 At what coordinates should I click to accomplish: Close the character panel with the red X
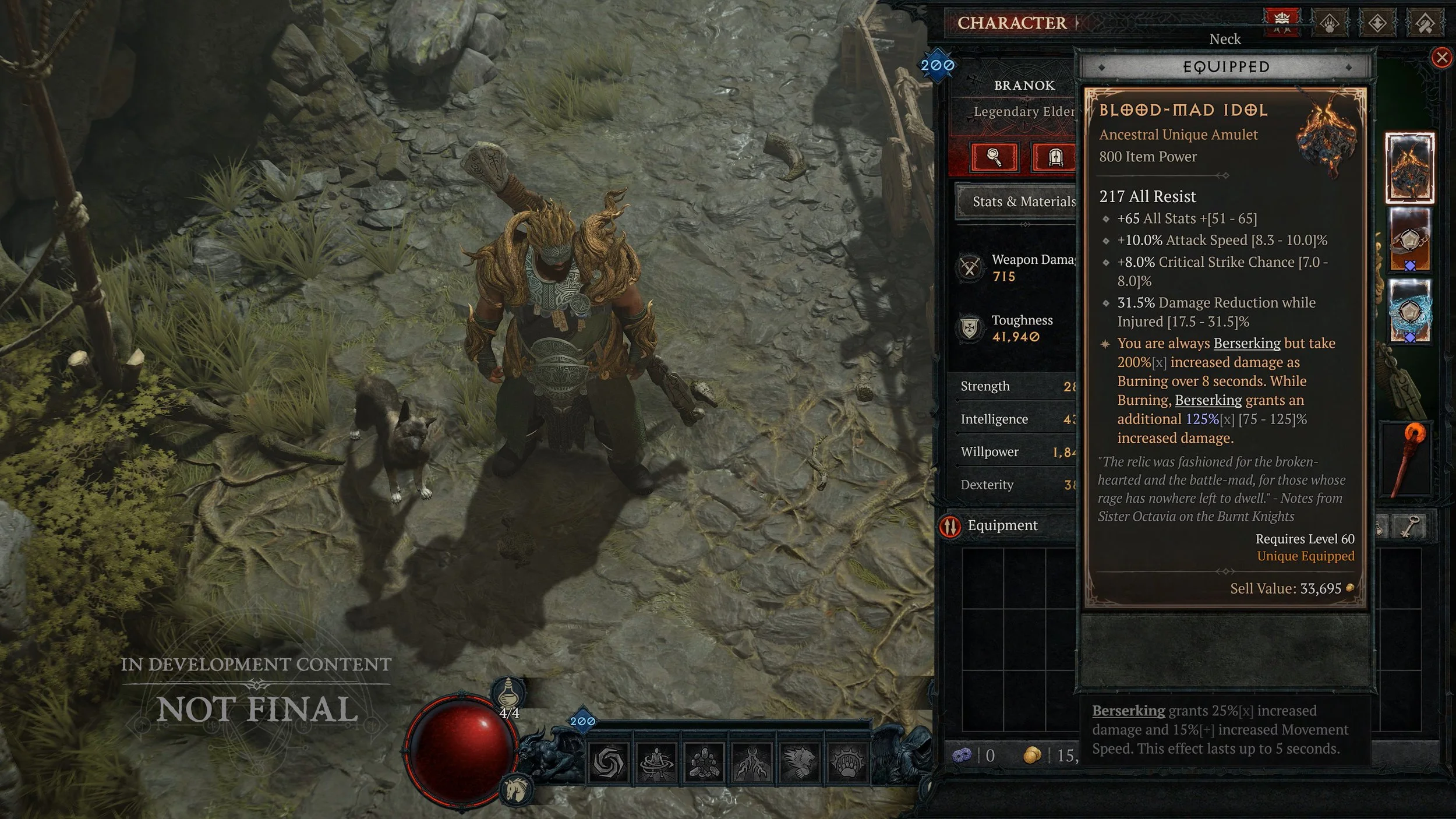[1441, 58]
